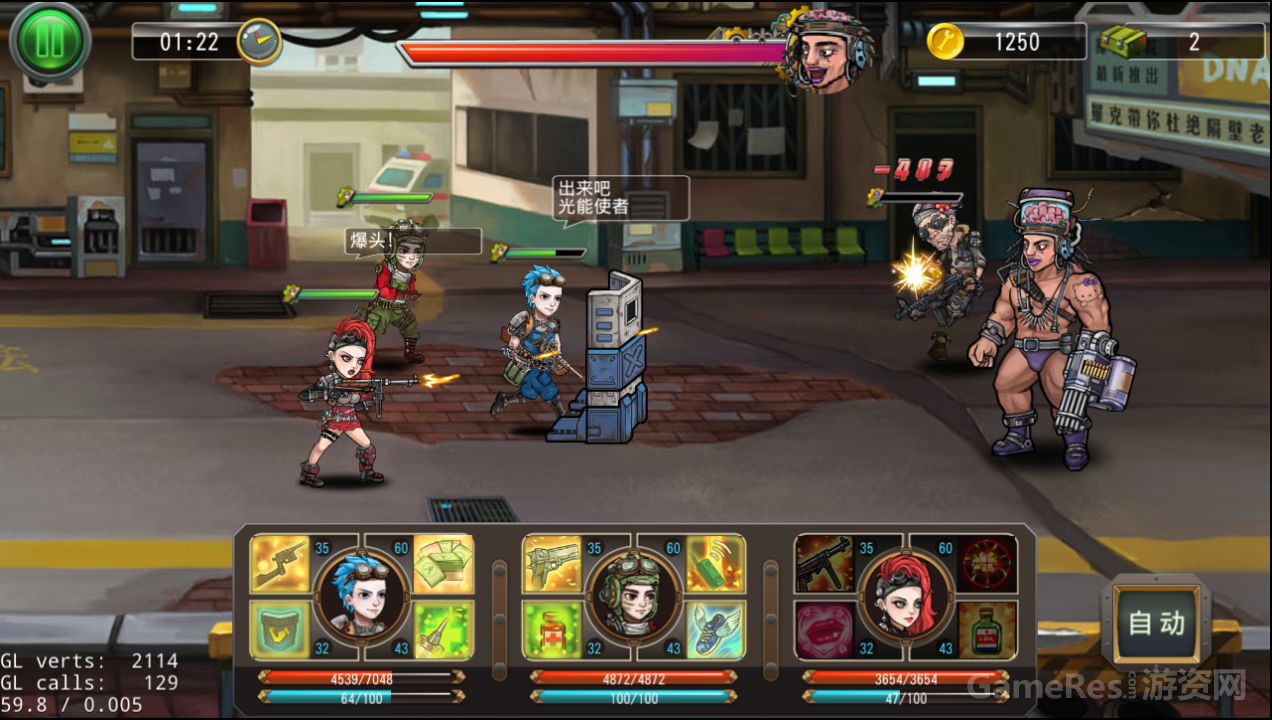
Task: Click the green supply crate icon
Action: [1122, 42]
